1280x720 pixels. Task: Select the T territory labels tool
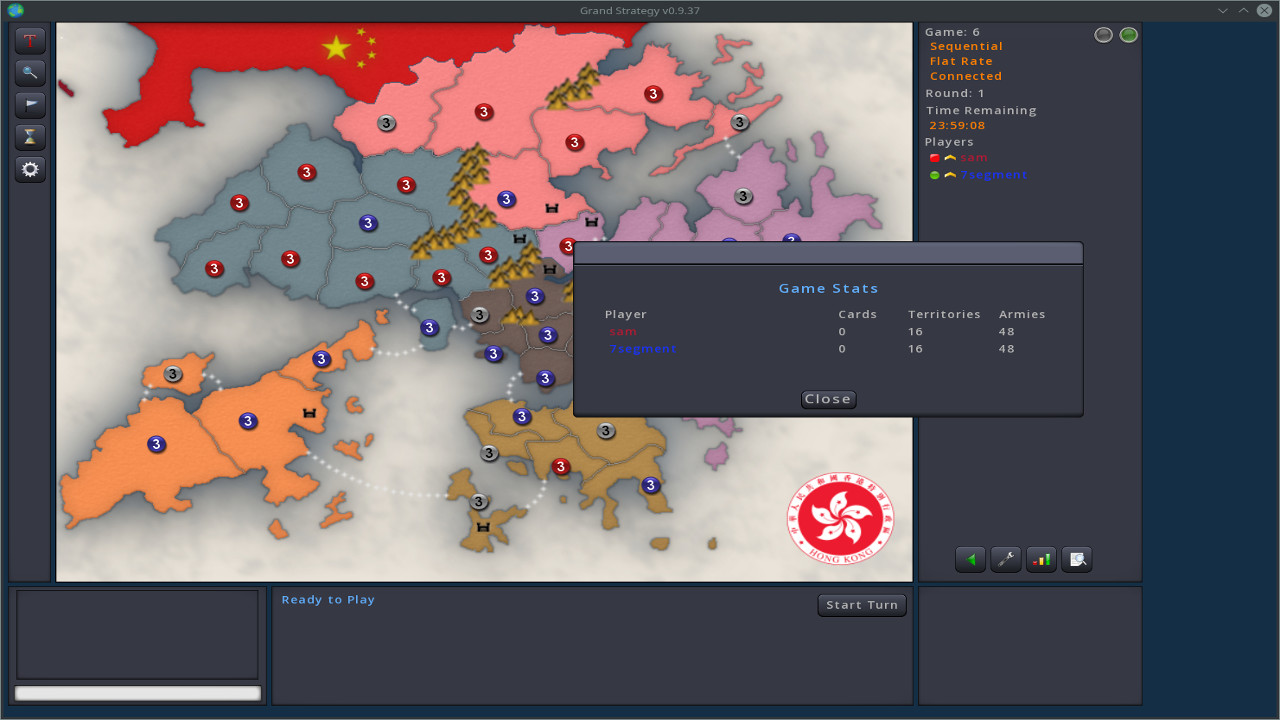[x=30, y=40]
